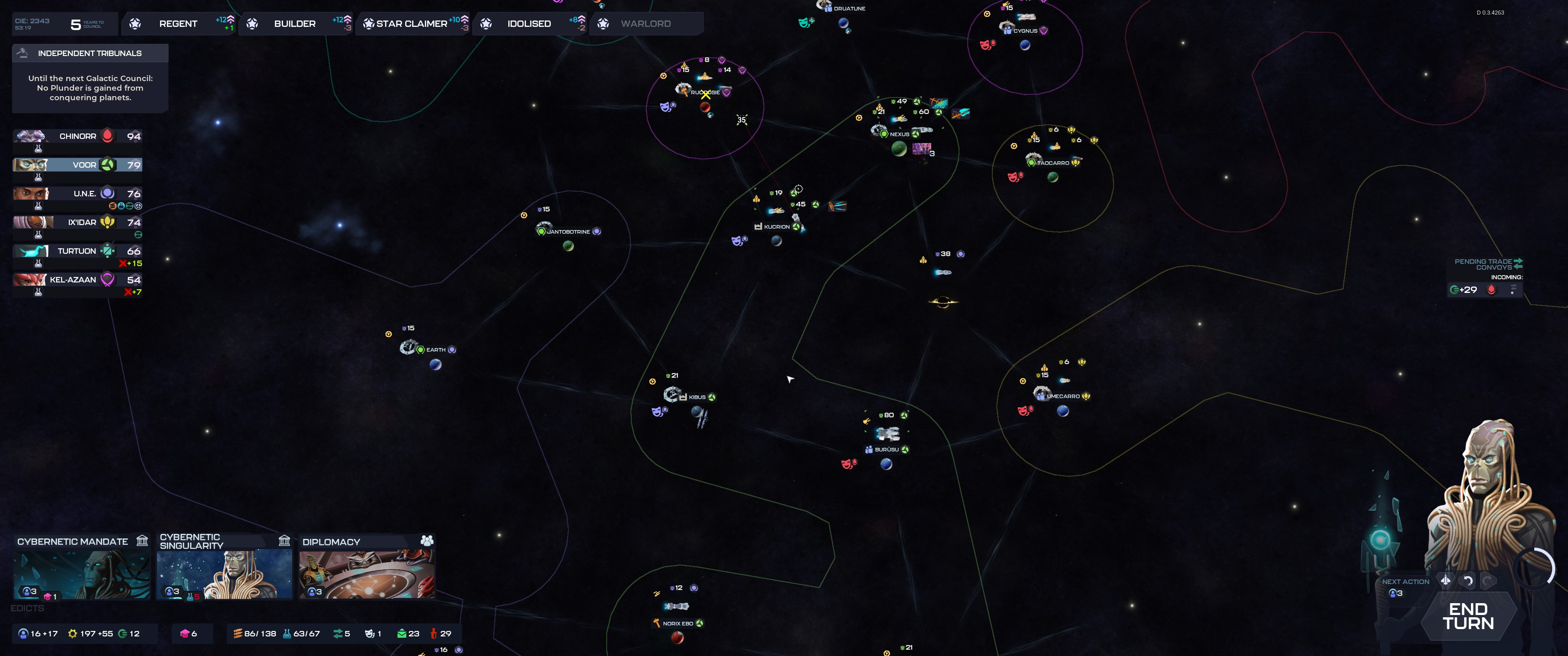Accept the incoming +29 trade convoy
The height and width of the screenshot is (656, 1568).
[1464, 290]
